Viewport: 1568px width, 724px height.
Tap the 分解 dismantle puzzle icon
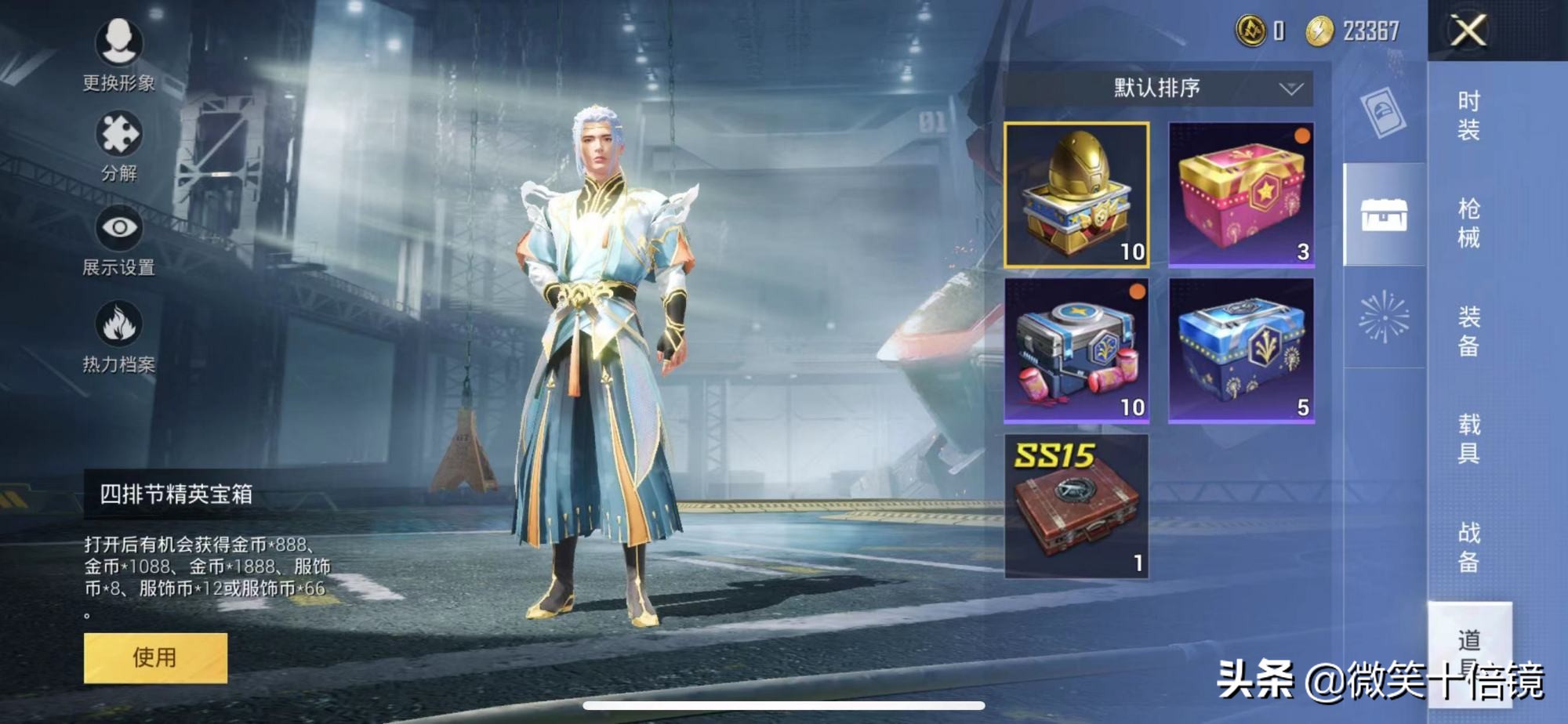tap(118, 145)
